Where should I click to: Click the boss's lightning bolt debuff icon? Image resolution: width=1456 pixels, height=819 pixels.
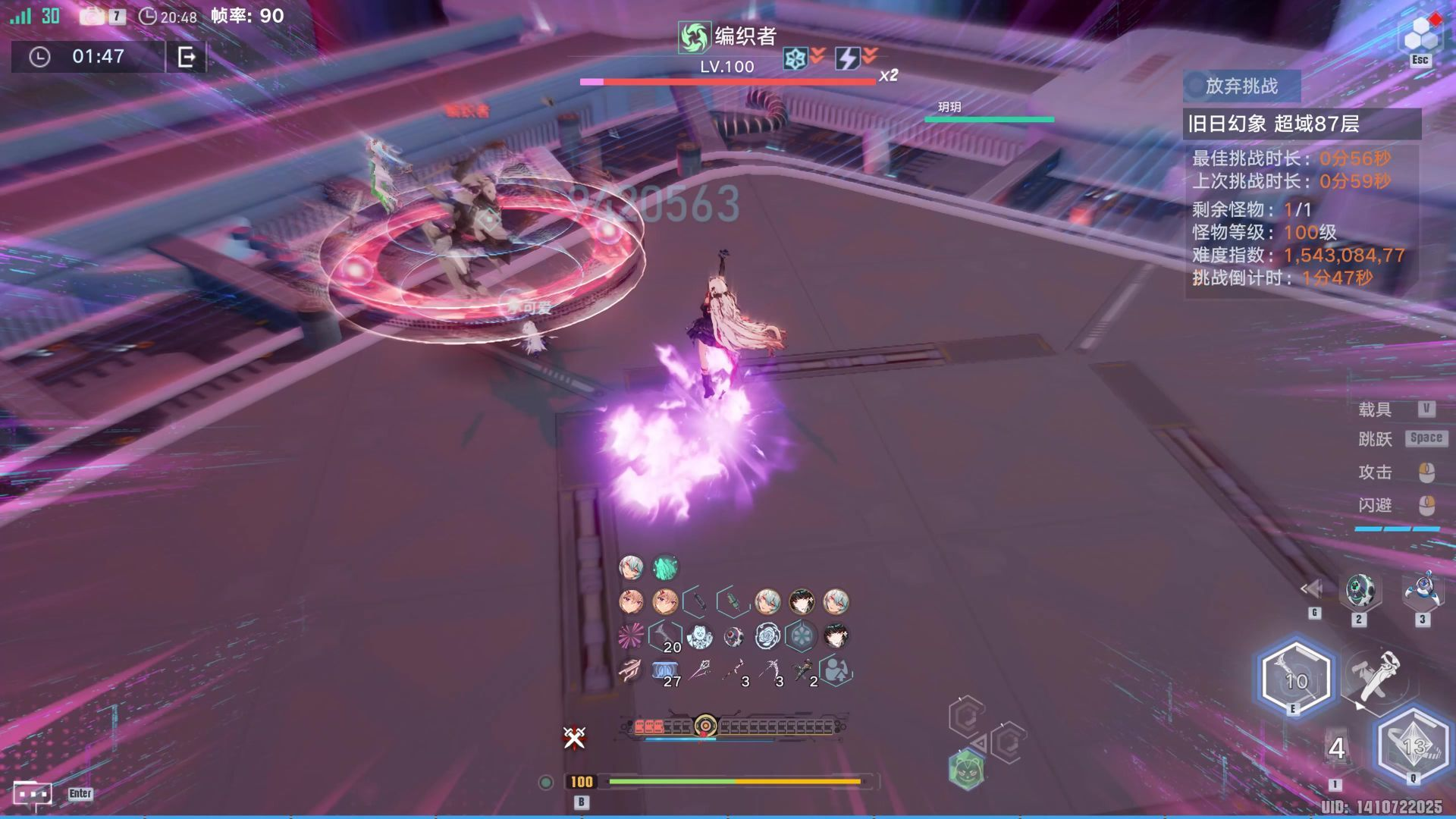point(846,58)
